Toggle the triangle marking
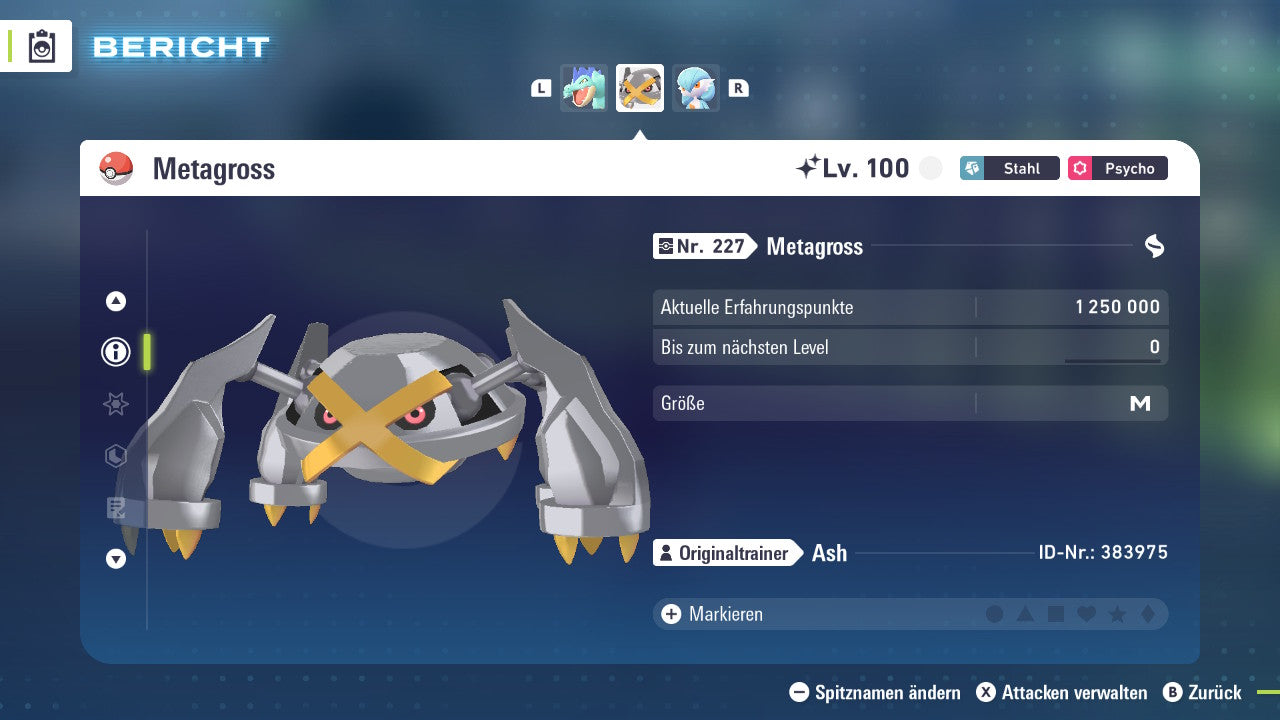The image size is (1280, 720). 1025,614
